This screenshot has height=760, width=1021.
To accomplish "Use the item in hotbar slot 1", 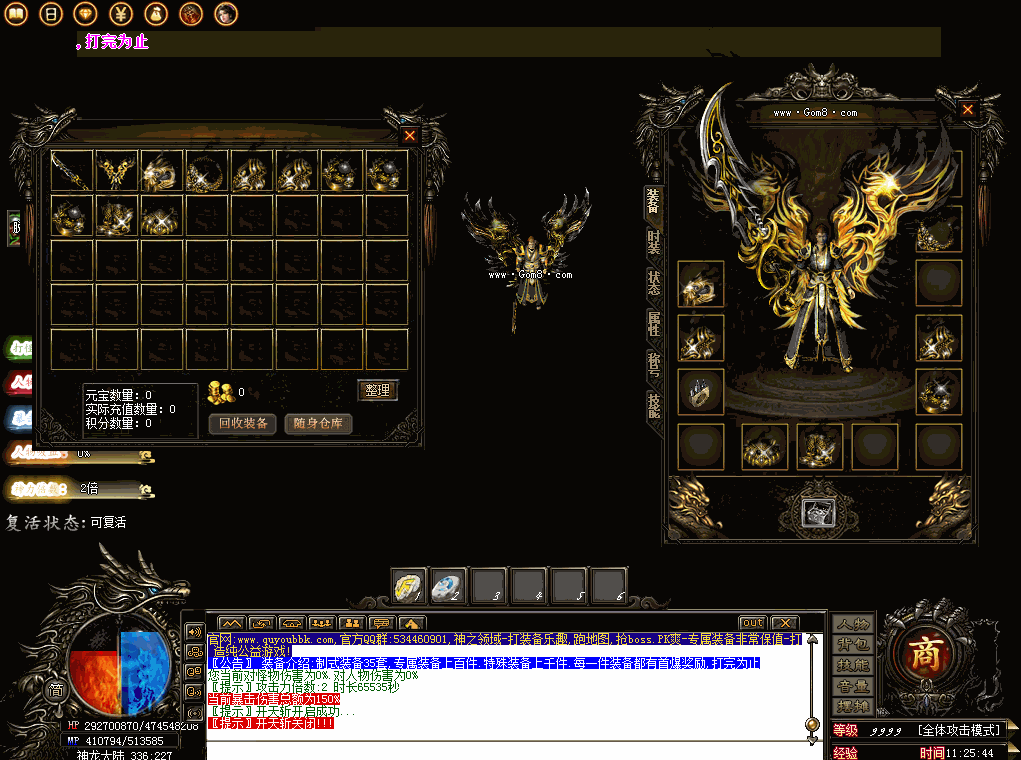I will [408, 586].
